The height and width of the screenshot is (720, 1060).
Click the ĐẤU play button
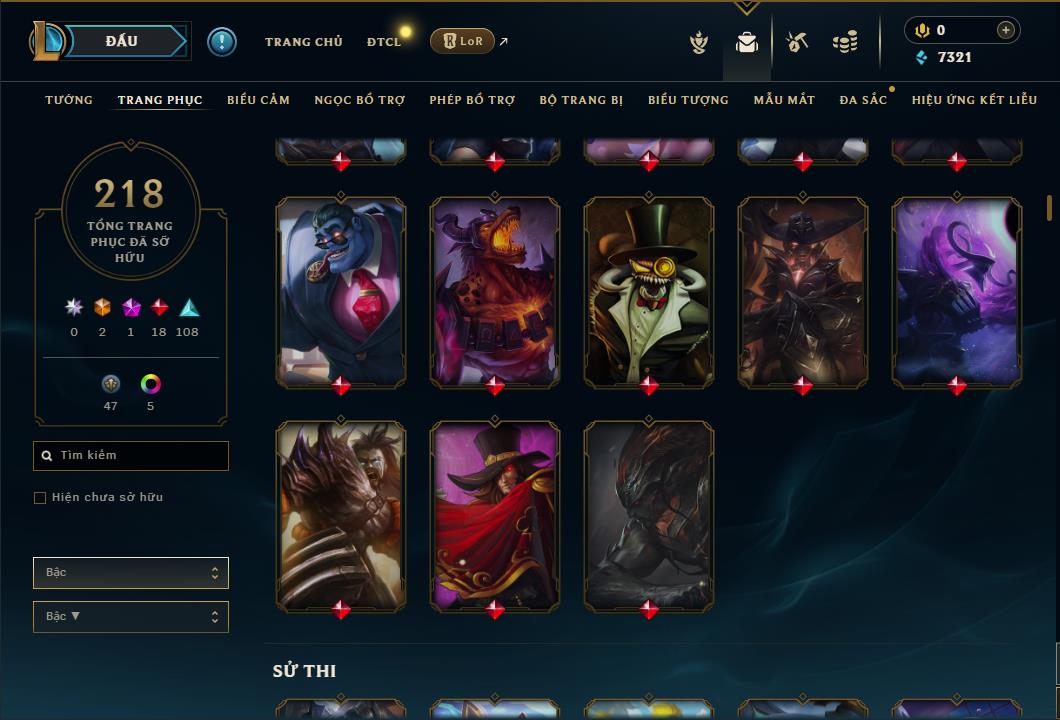tap(121, 41)
